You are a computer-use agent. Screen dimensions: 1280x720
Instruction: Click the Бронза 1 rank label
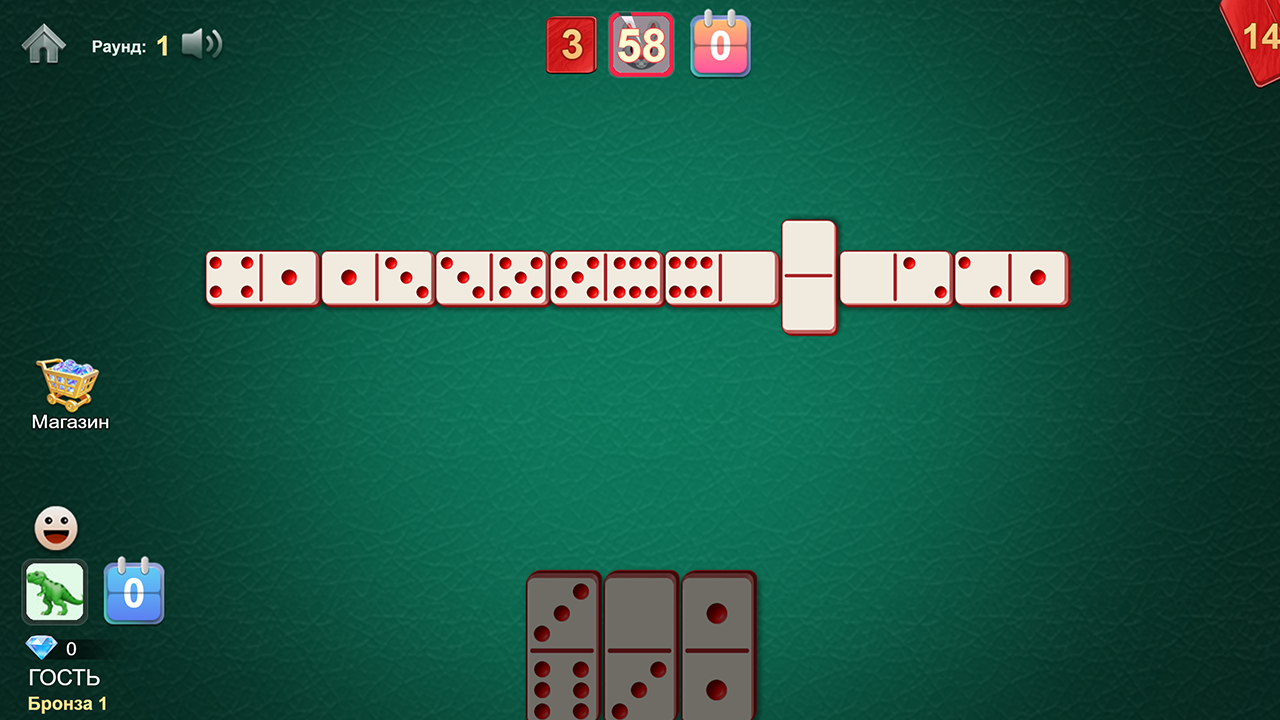69,703
